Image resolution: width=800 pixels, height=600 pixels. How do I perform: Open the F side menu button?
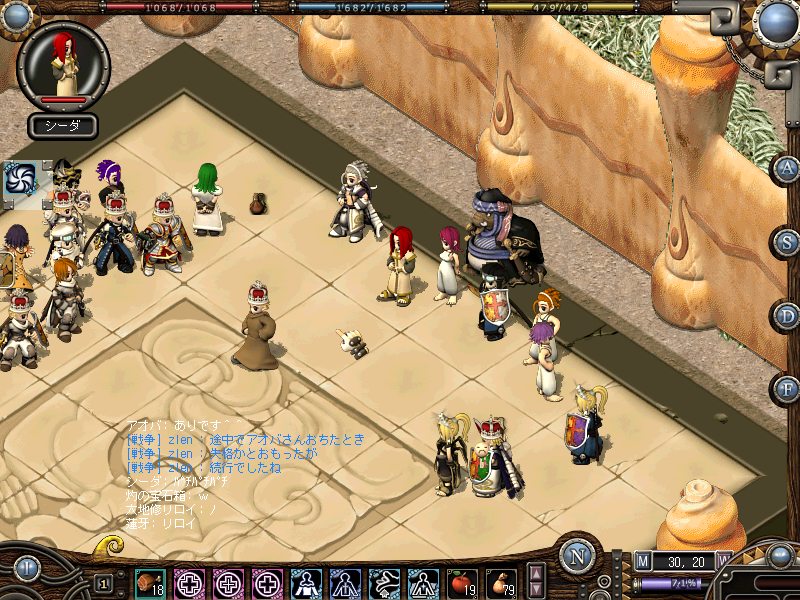tap(786, 387)
